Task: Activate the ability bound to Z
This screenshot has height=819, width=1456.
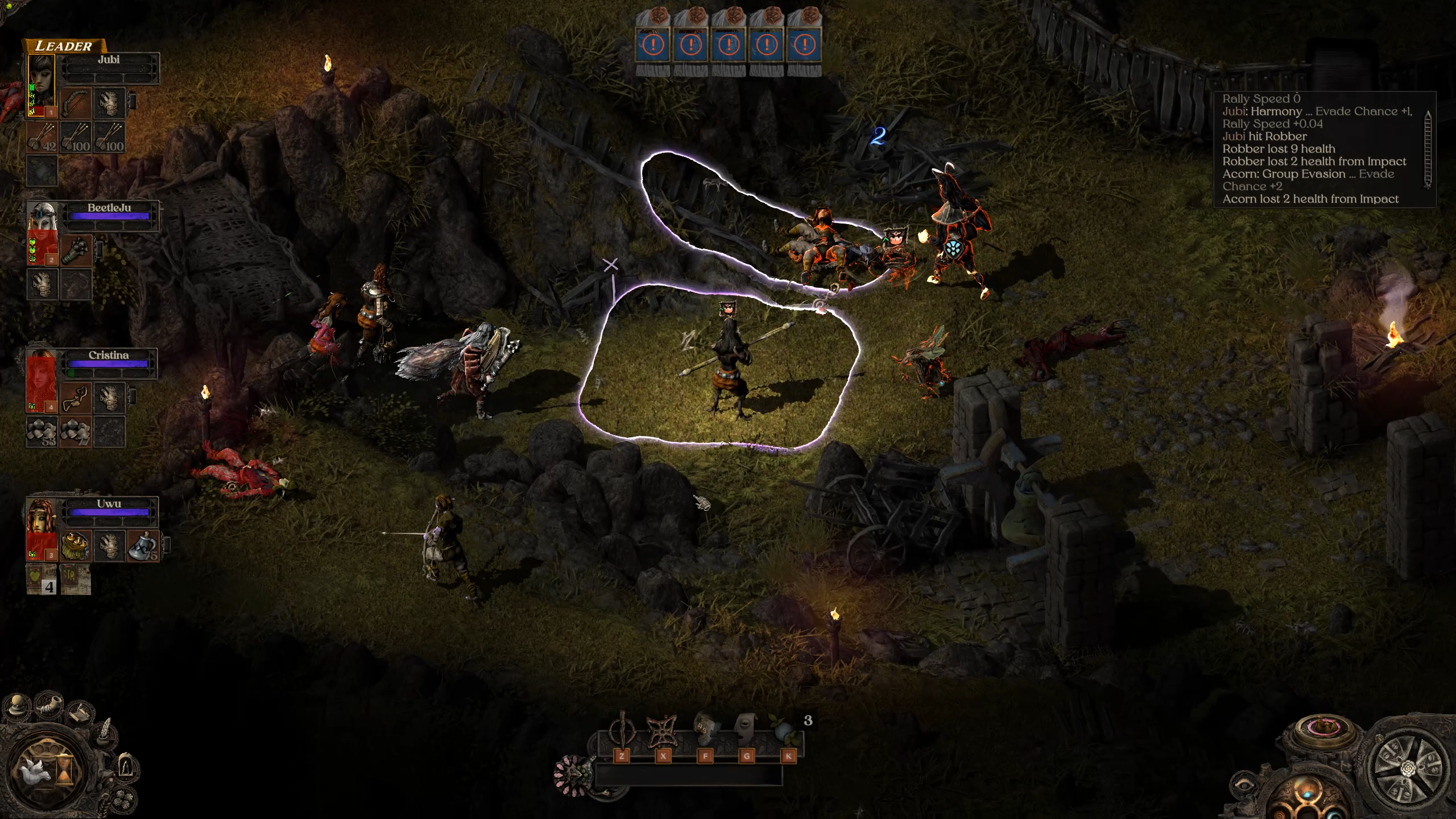Action: (x=621, y=732)
